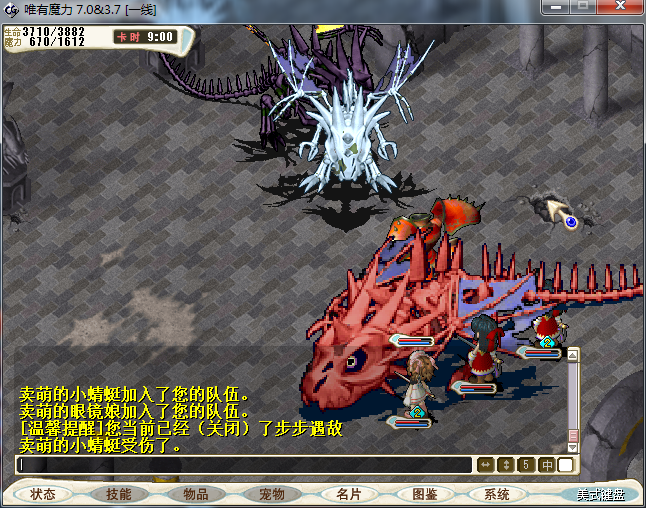The width and height of the screenshot is (646, 508).
Task: Open the 状态 status menu
Action: tap(43, 494)
